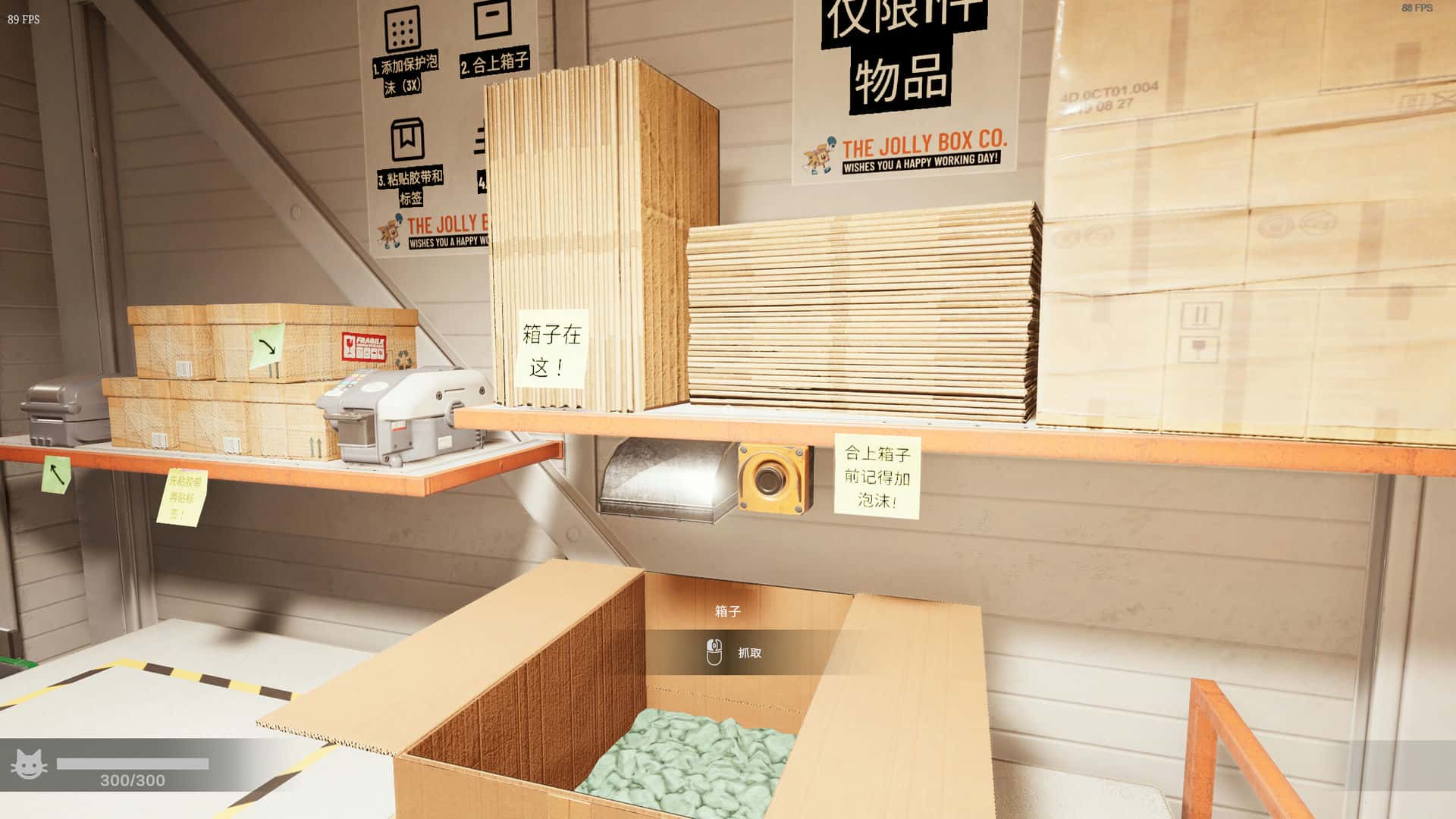Click the broken glass pictogram on the large right box
Screen dimensions: 1456x819
coord(1198,347)
